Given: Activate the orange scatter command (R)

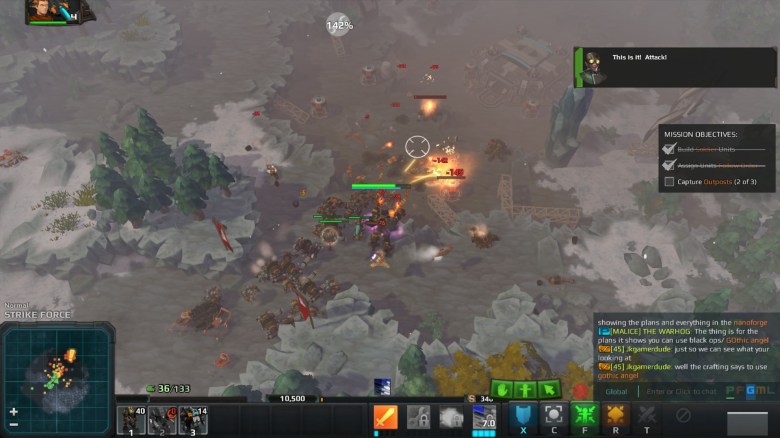Looking at the screenshot, I should [x=616, y=415].
